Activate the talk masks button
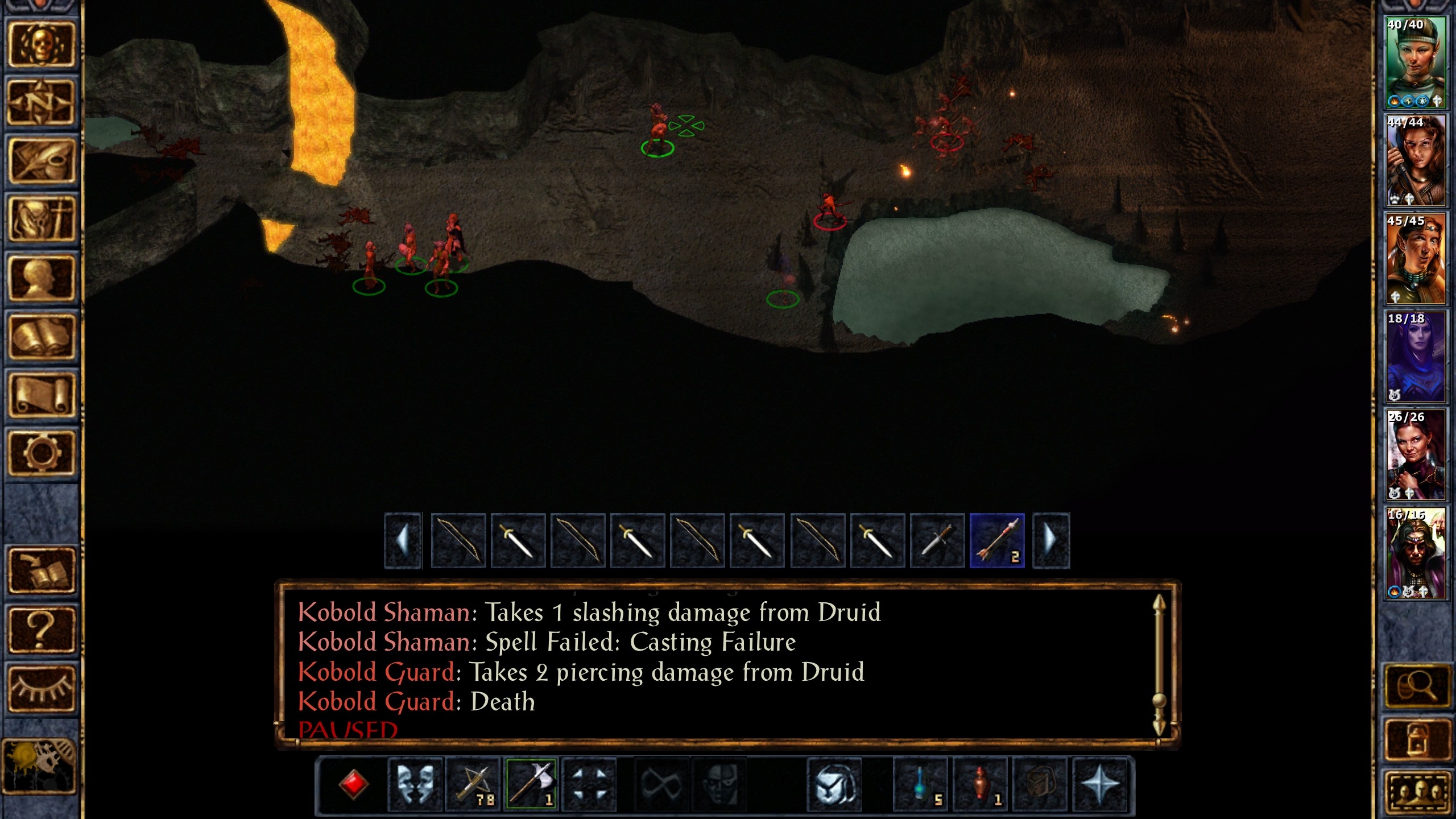Screen dimensions: 1456x819 pyautogui.click(x=415, y=785)
